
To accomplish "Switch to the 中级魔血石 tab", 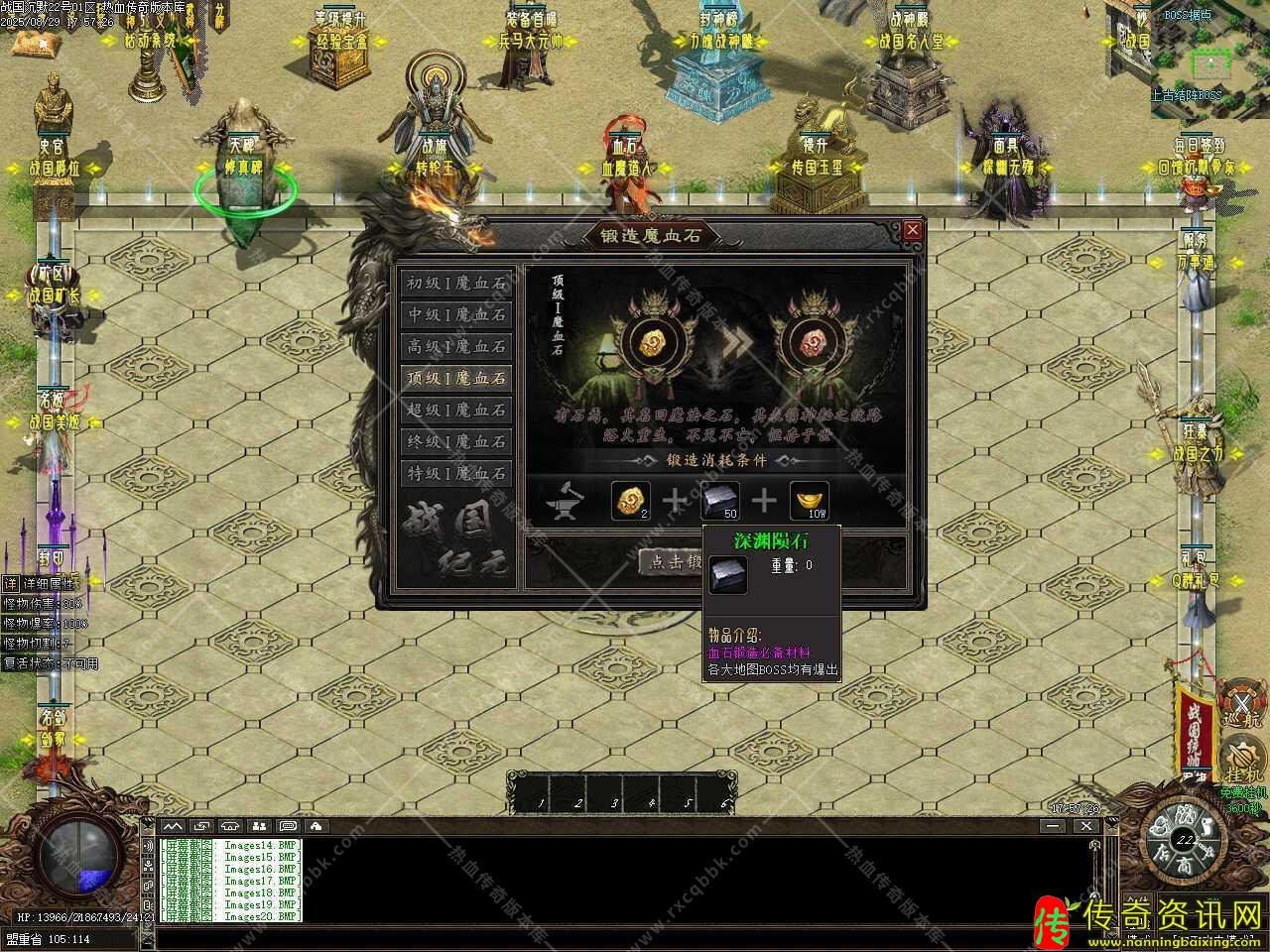I will click(x=456, y=314).
